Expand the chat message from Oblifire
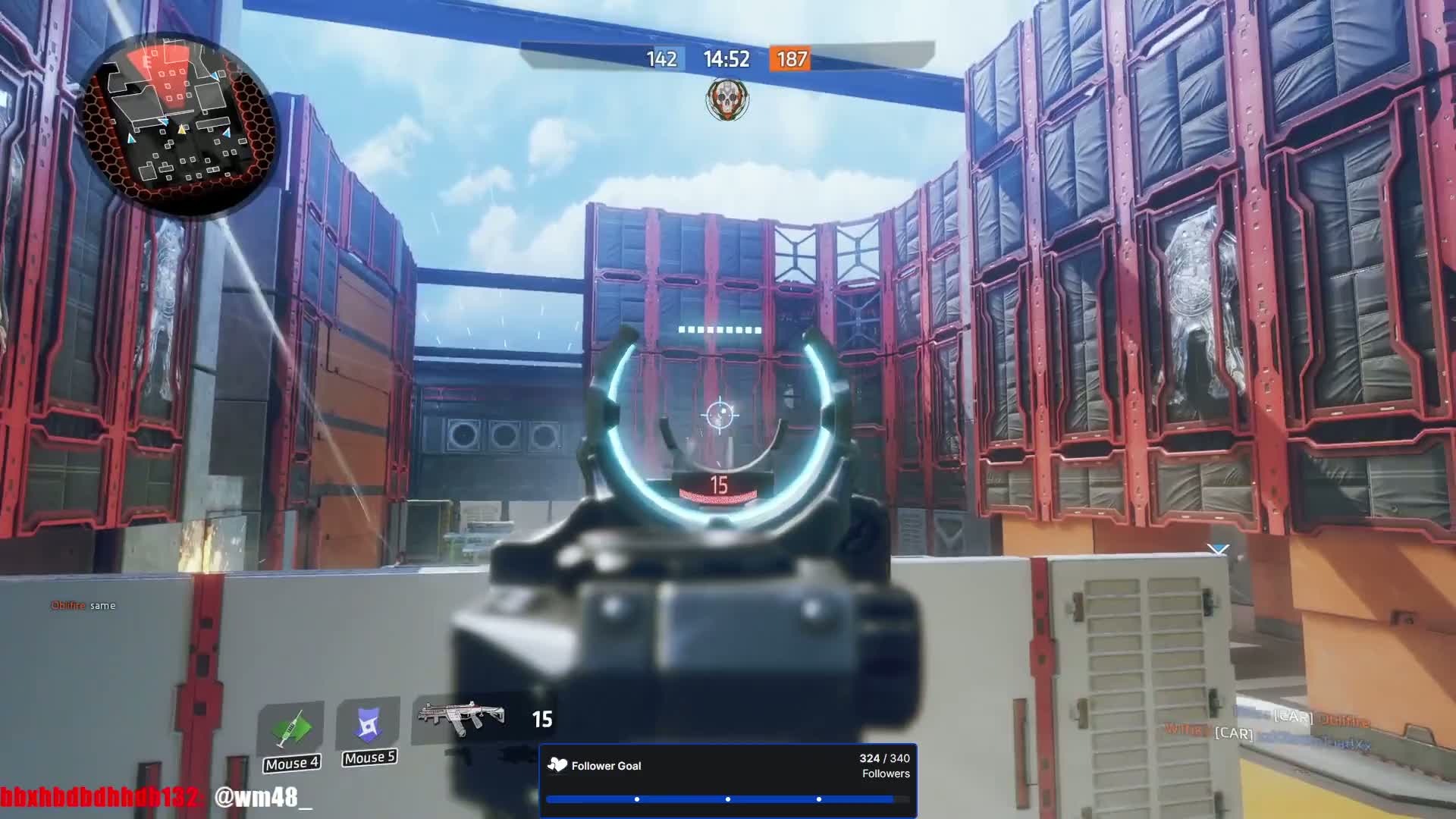The image size is (1456, 819). (82, 605)
